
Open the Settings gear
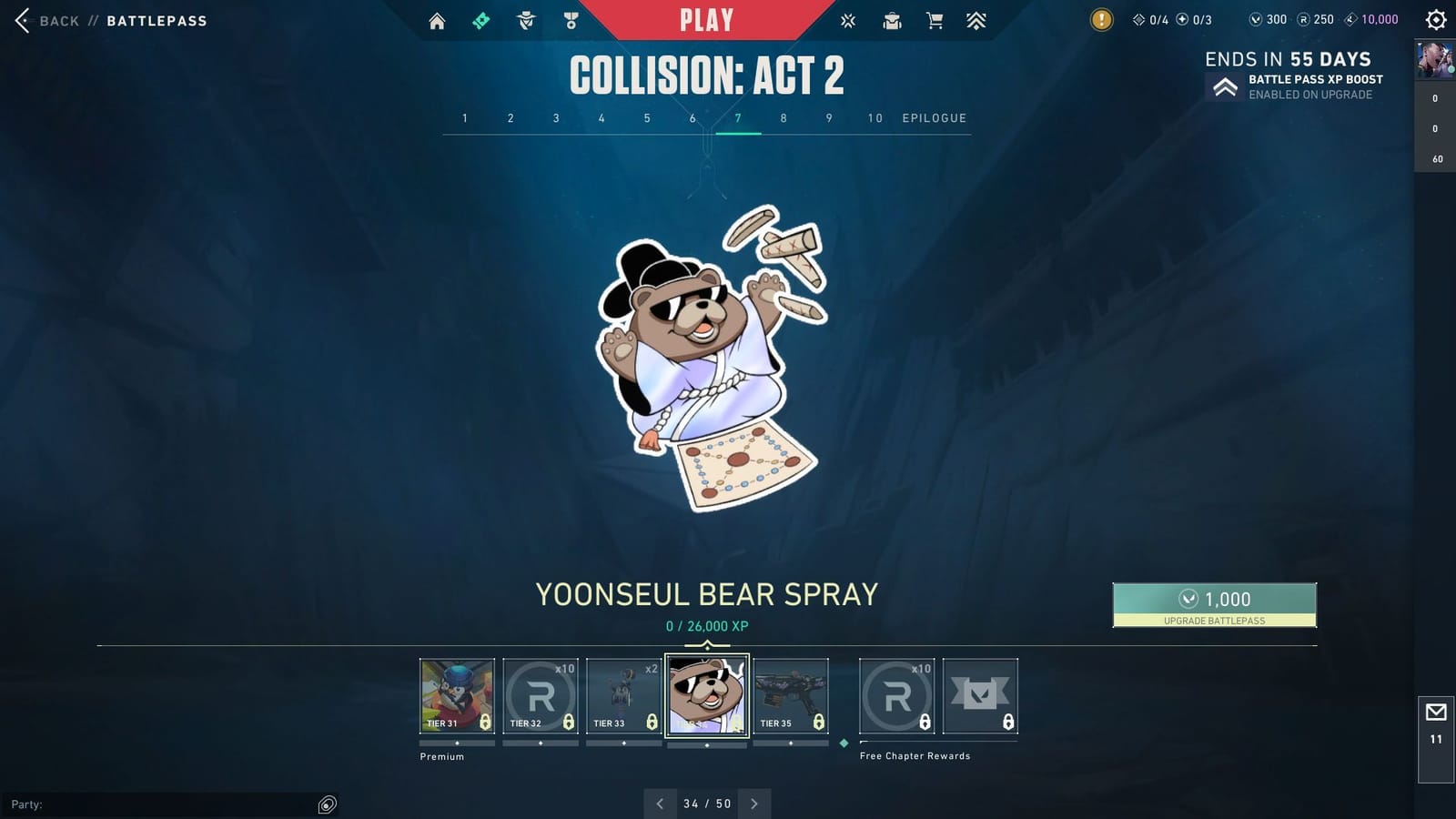[x=1435, y=19]
